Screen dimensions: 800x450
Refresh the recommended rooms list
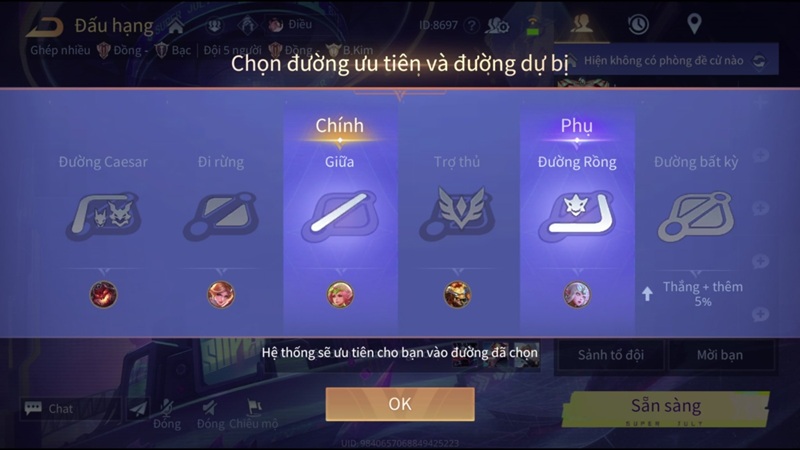pyautogui.click(x=759, y=61)
